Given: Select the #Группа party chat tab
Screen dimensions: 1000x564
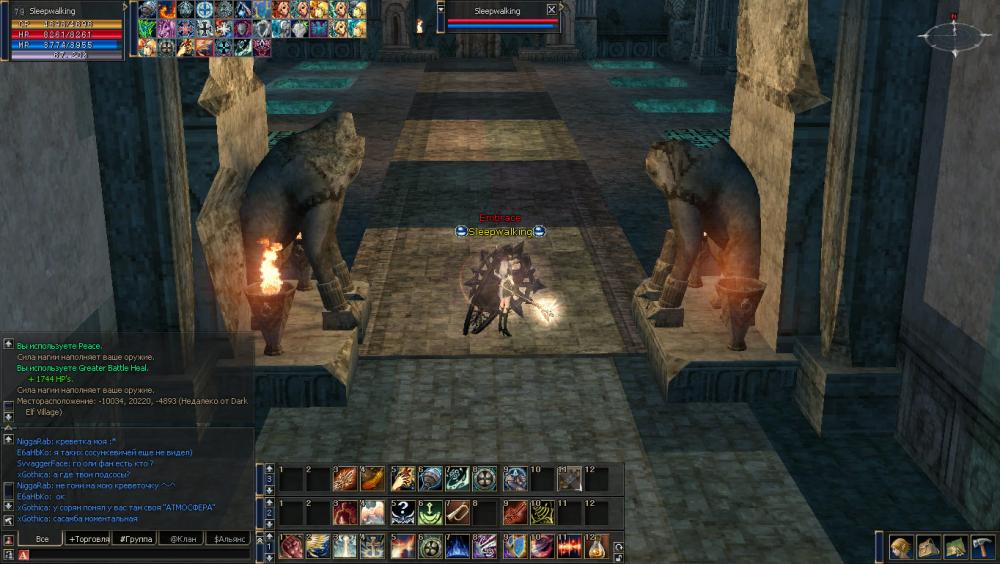Looking at the screenshot, I should point(134,539).
